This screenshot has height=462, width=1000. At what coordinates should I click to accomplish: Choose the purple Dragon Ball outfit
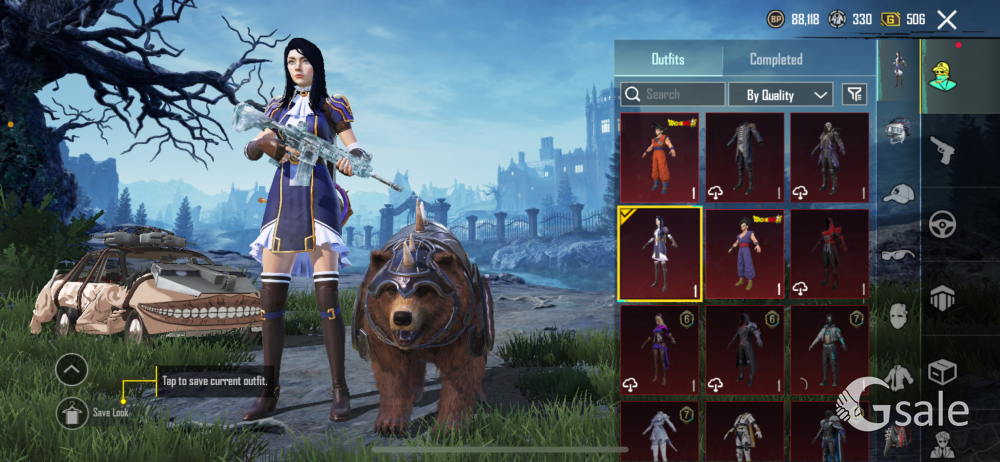[x=745, y=254]
